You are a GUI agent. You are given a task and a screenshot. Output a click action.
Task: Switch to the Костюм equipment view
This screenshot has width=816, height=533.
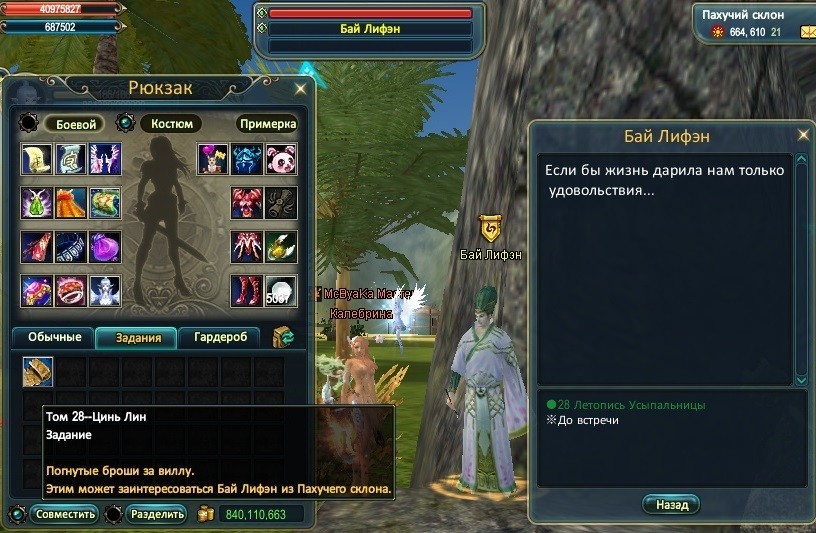tap(171, 124)
